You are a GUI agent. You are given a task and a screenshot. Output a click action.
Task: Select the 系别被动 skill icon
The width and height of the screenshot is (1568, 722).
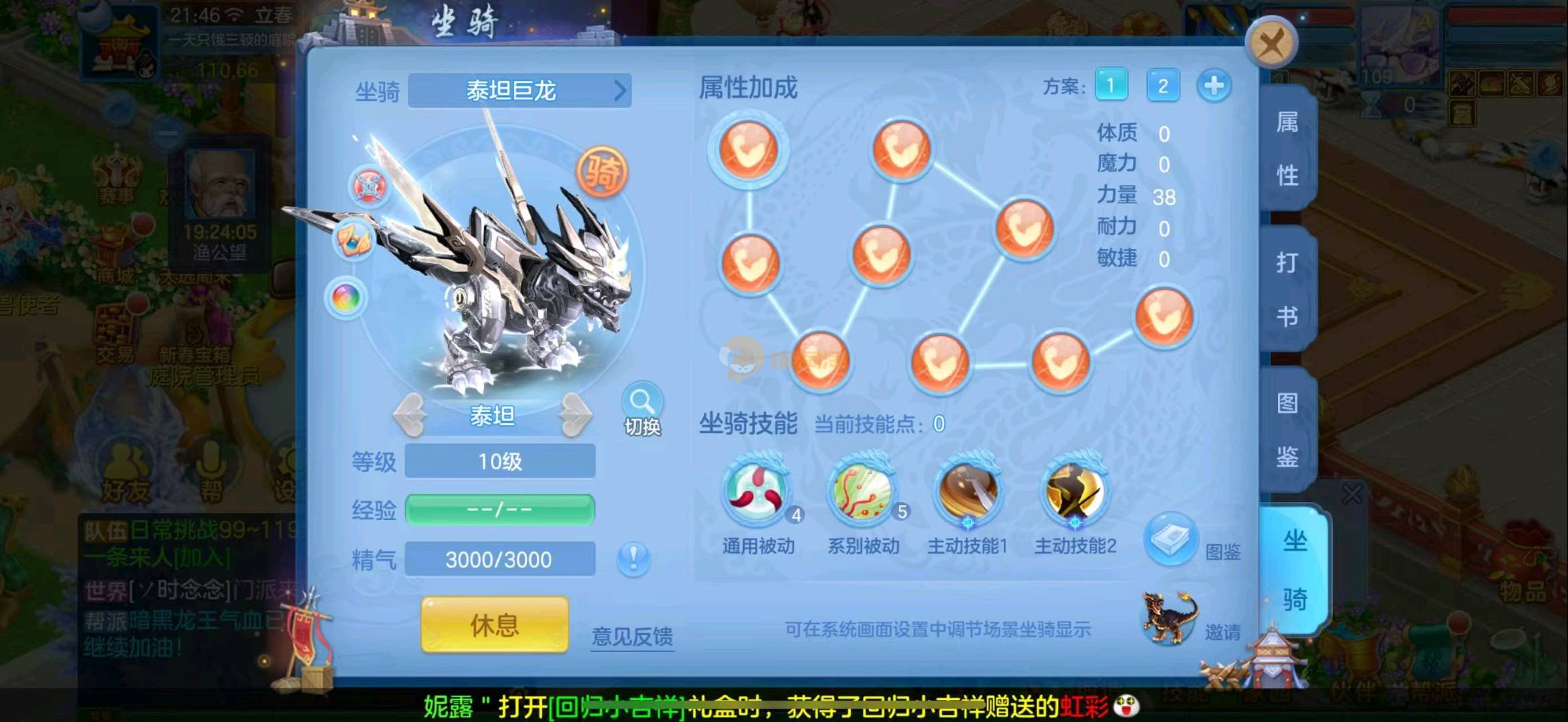point(863,493)
